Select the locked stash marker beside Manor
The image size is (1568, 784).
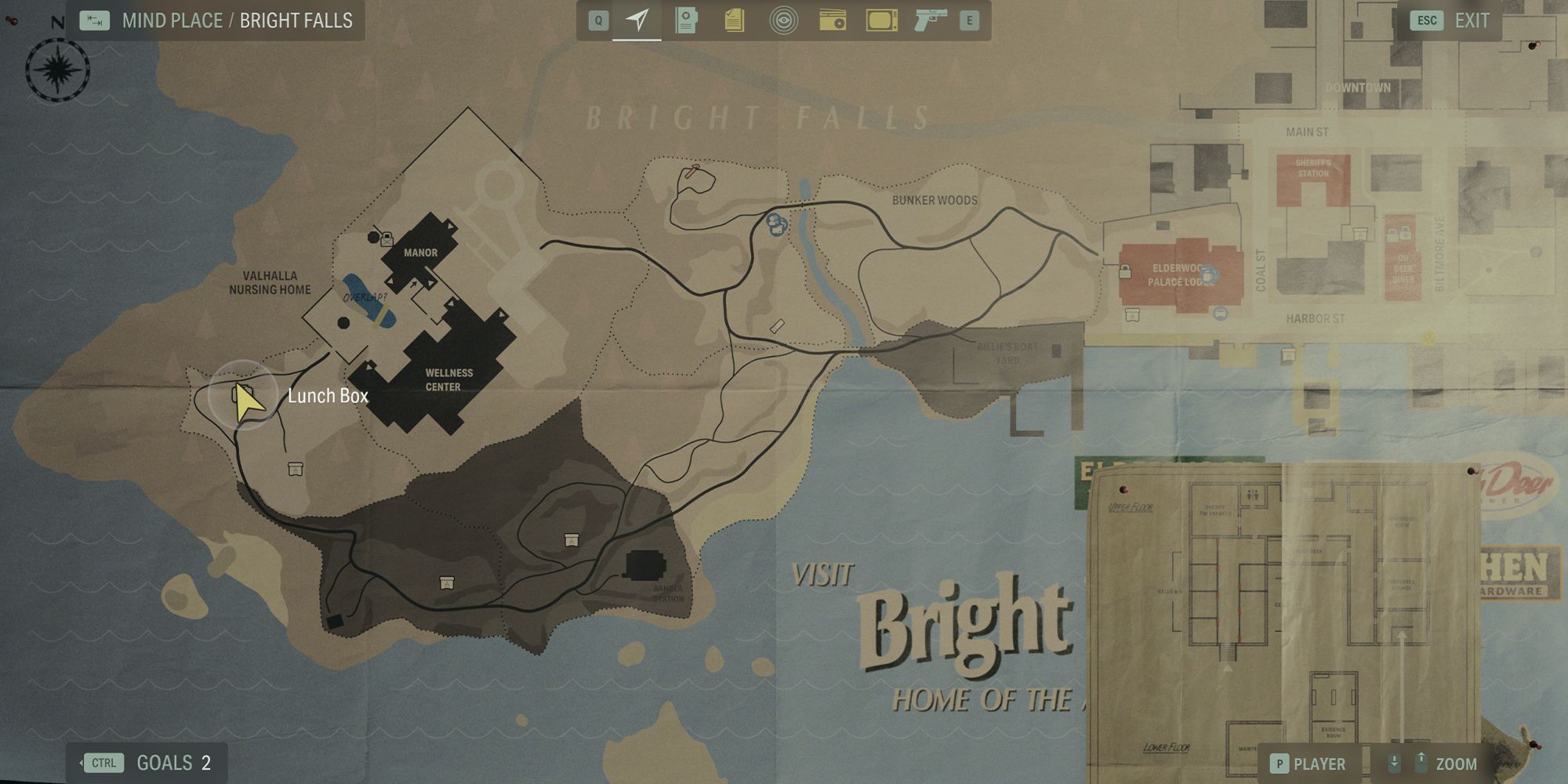(x=386, y=239)
